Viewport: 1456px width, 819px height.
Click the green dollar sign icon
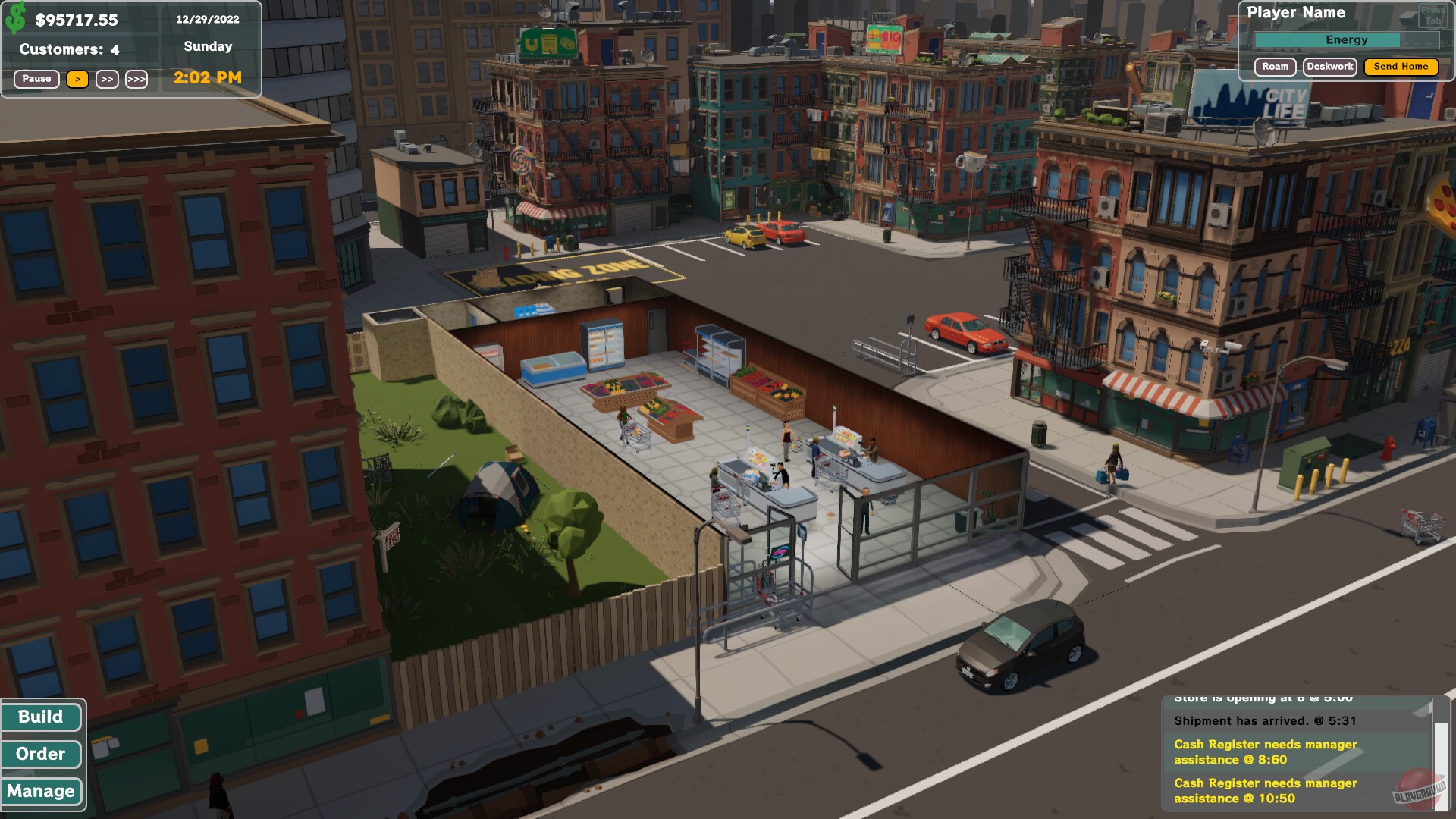[15, 17]
